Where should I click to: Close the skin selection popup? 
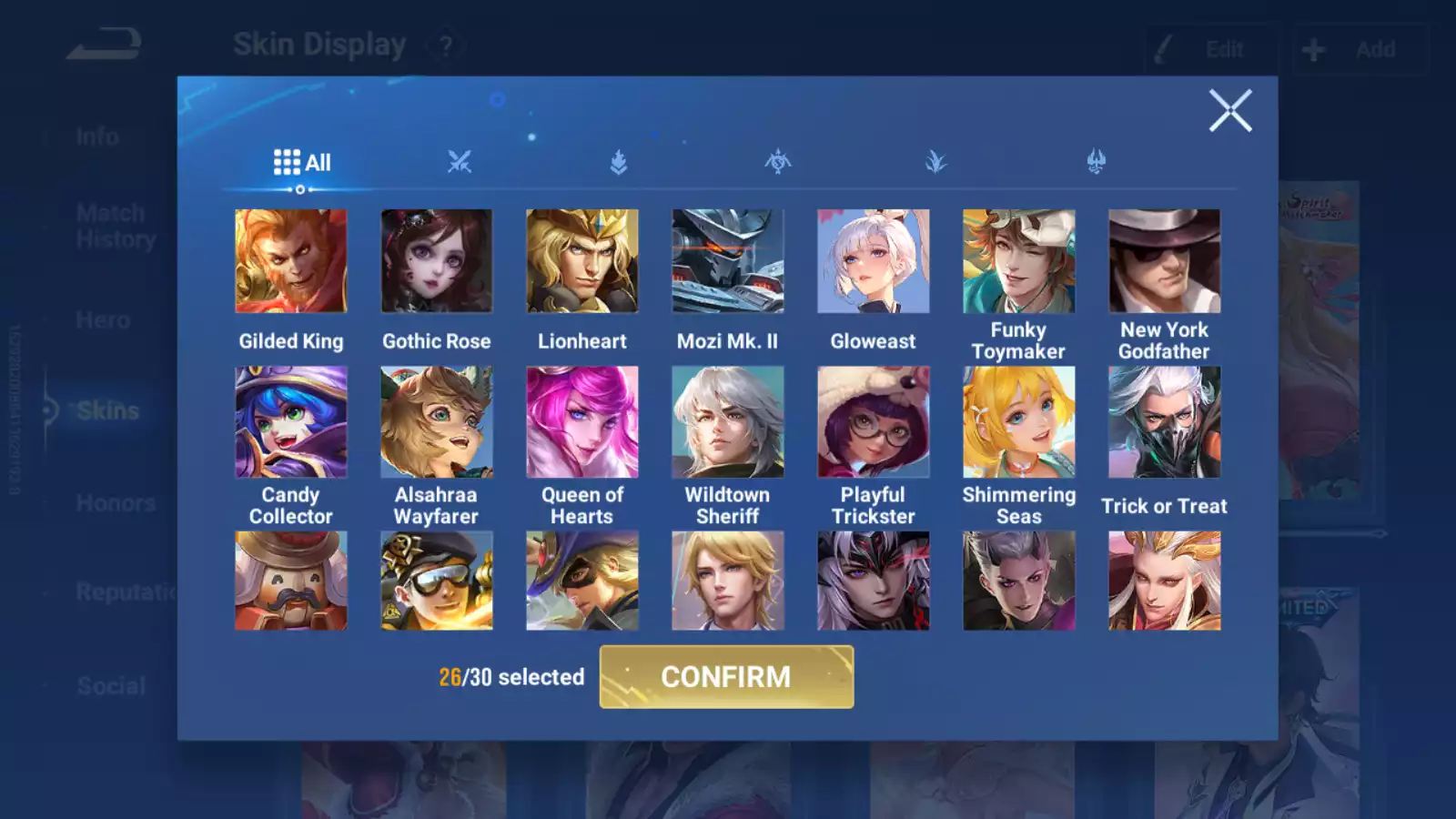click(1230, 111)
